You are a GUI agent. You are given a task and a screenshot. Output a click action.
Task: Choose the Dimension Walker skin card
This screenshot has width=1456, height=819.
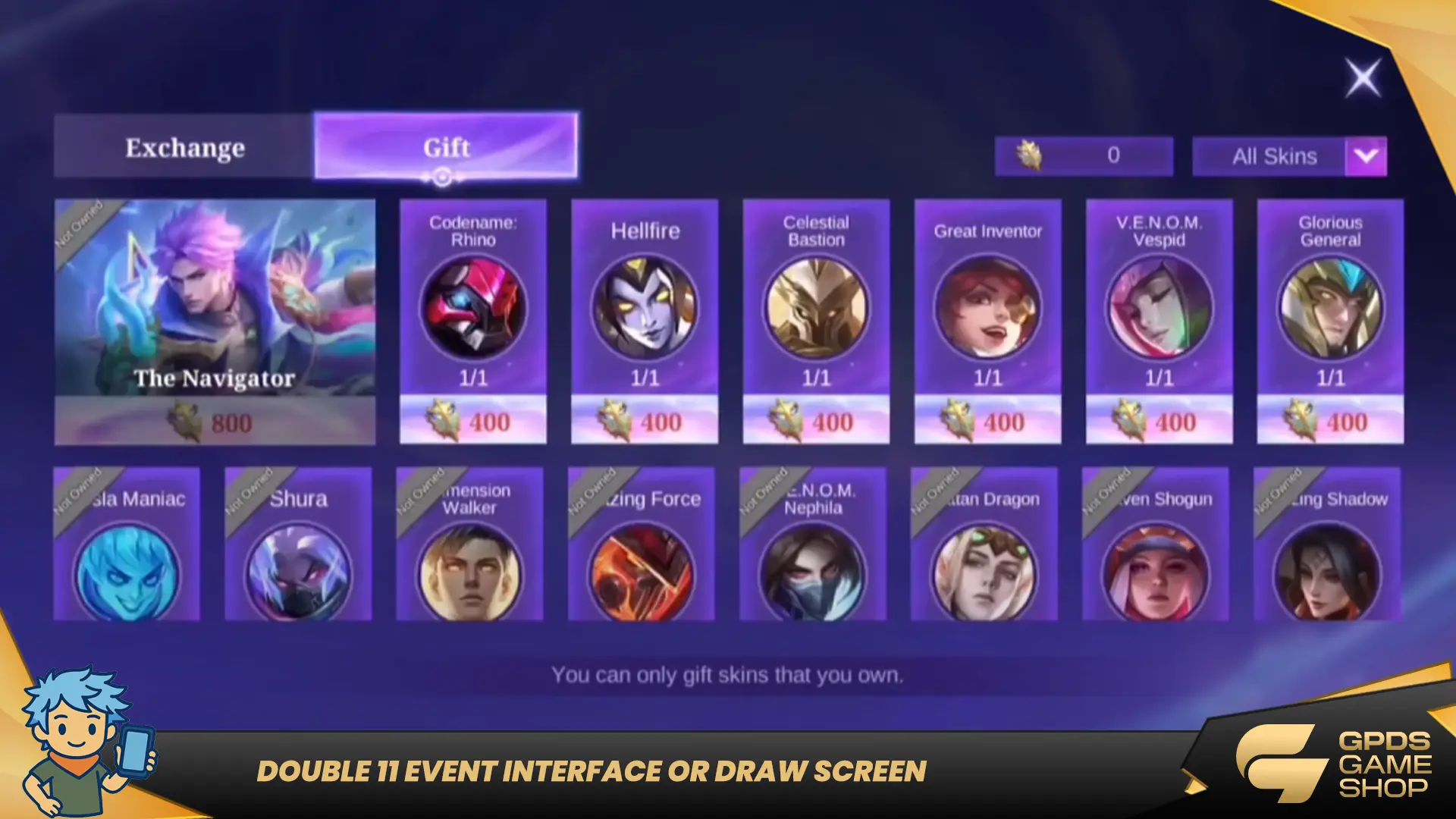[x=469, y=544]
